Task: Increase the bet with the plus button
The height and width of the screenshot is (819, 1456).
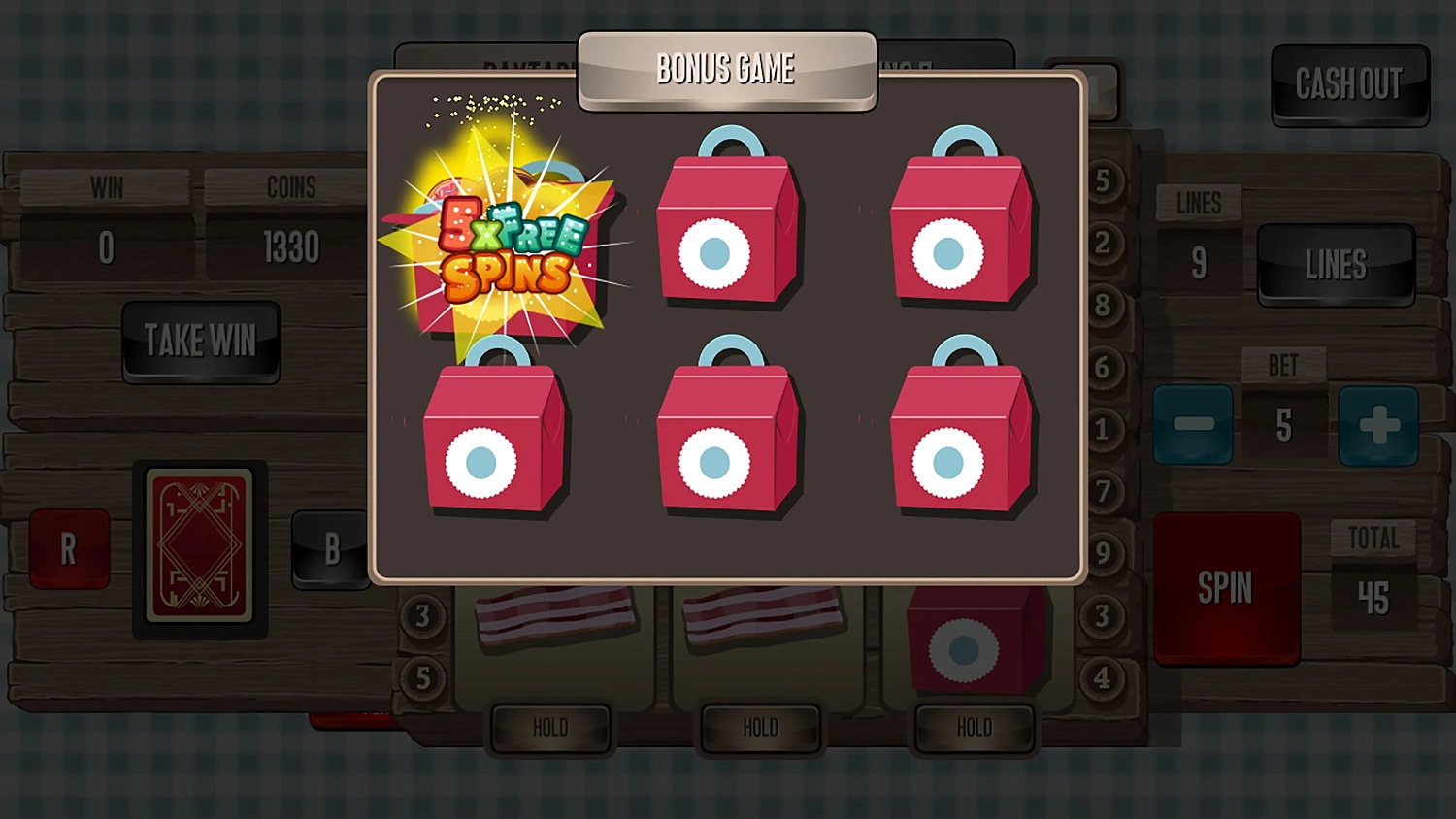Action: [x=1378, y=424]
